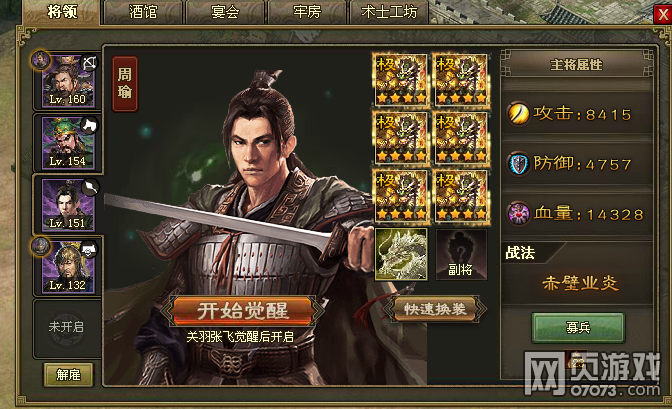Image resolution: width=672 pixels, height=409 pixels.
Task: Start awakening with 开始觉醒 button
Action: tap(247, 309)
